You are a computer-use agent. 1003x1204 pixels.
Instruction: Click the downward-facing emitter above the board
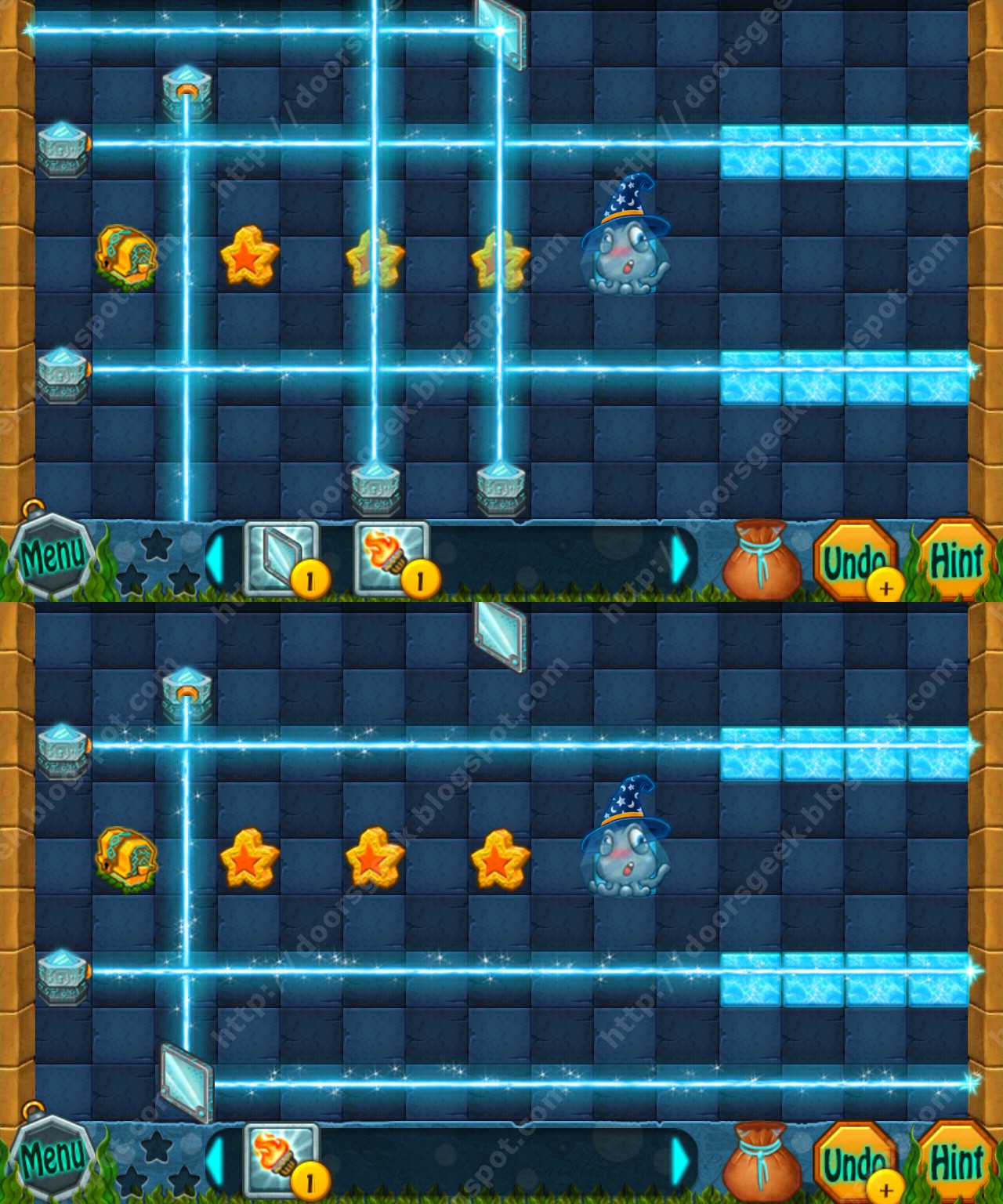click(185, 90)
